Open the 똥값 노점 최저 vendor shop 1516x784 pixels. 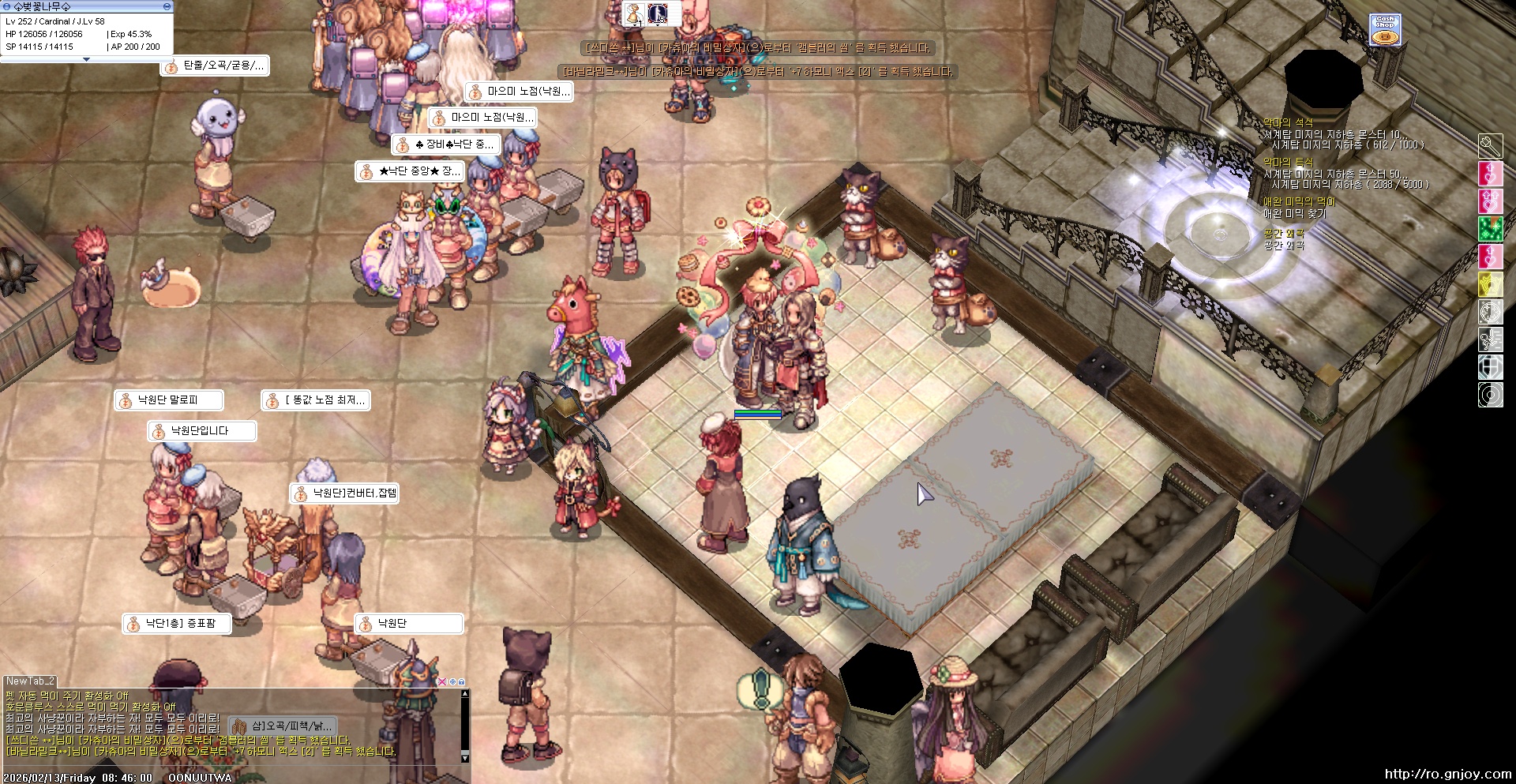pyautogui.click(x=316, y=400)
